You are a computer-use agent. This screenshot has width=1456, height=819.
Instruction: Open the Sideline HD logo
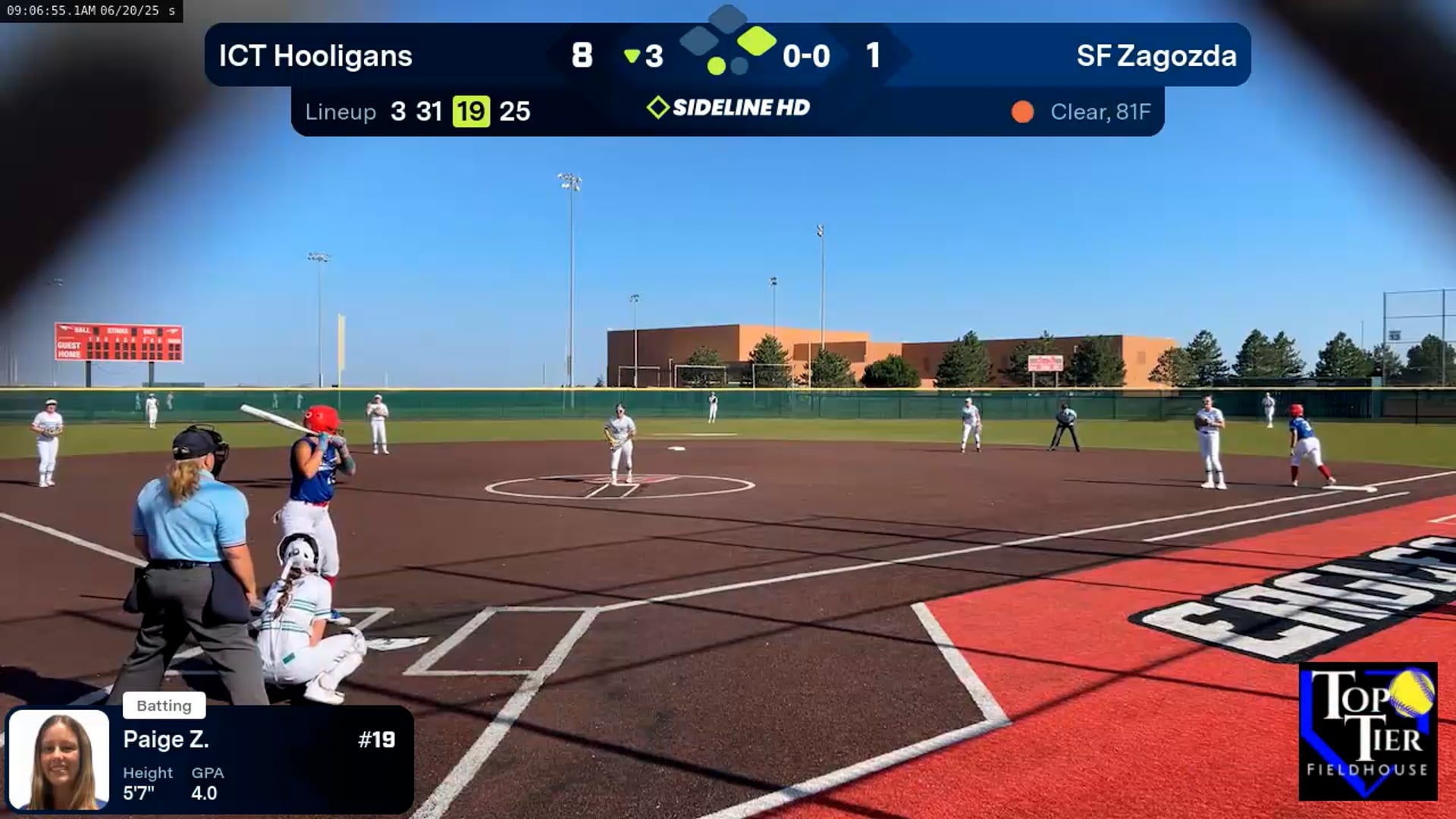(729, 108)
